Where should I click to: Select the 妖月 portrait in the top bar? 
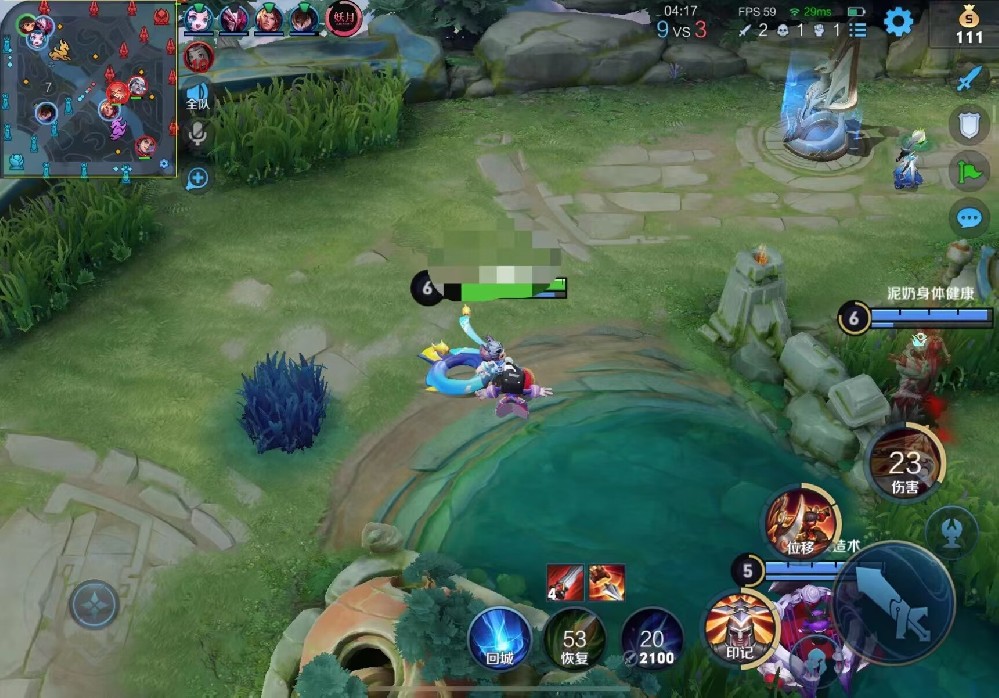tap(343, 18)
